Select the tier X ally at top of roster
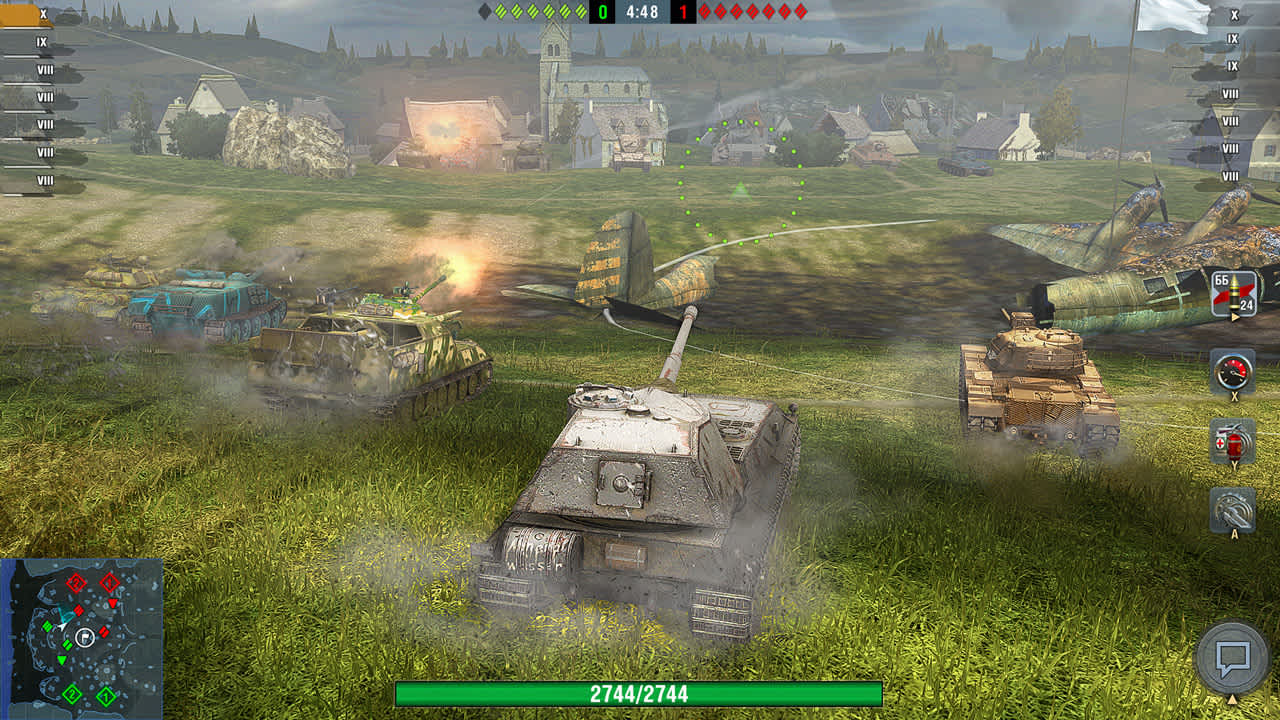Image resolution: width=1280 pixels, height=720 pixels. 40,15
